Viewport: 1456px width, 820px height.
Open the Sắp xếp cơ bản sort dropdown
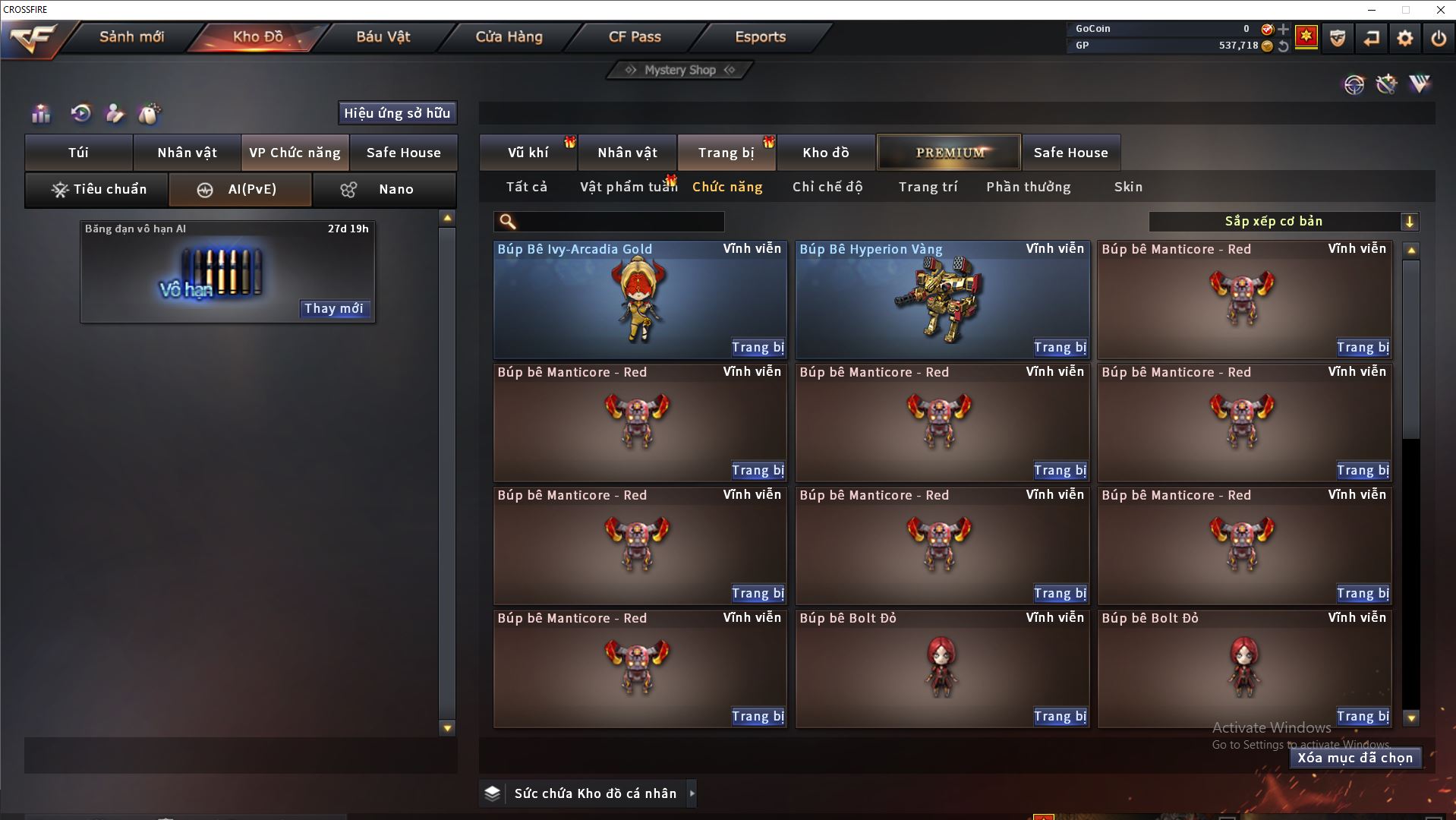coord(1283,221)
